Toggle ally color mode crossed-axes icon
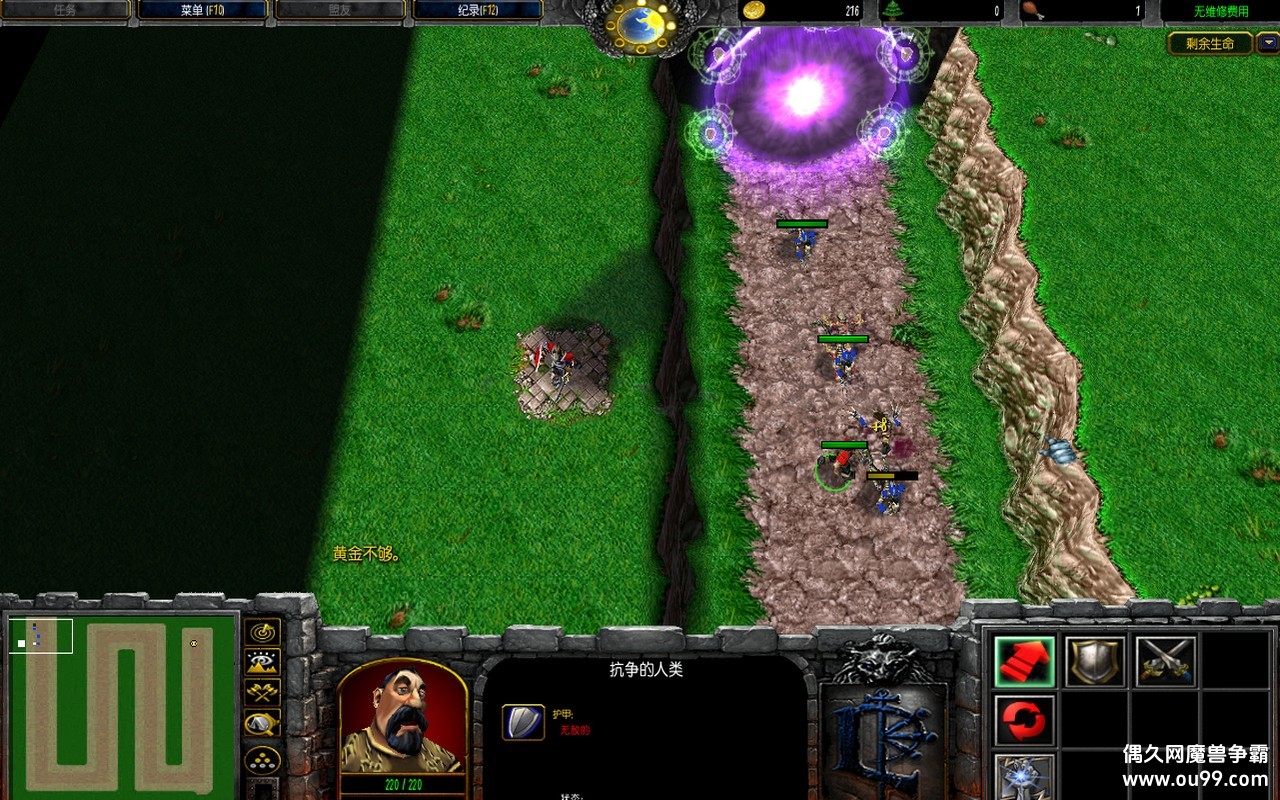 (x=262, y=691)
